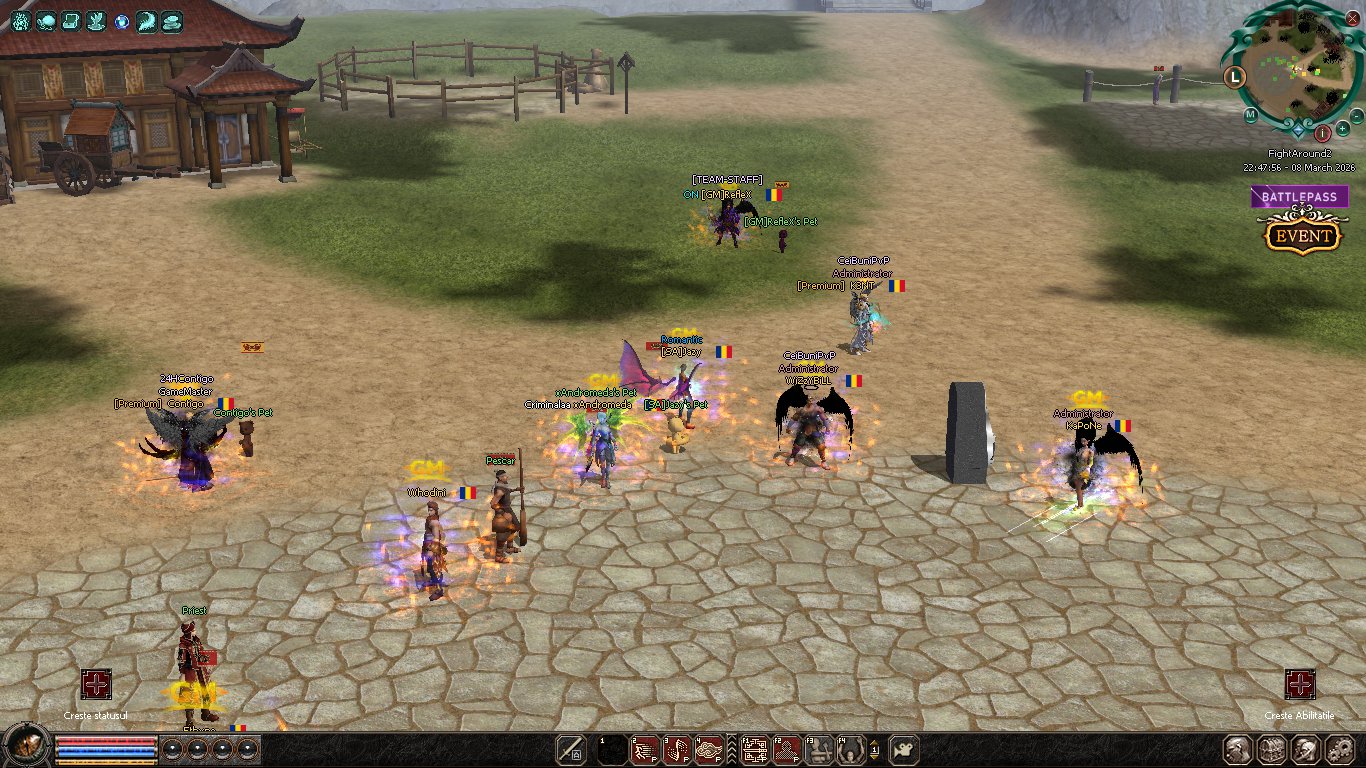Click 'Creste statusul' red plus button
The image size is (1366, 768).
coord(96,685)
